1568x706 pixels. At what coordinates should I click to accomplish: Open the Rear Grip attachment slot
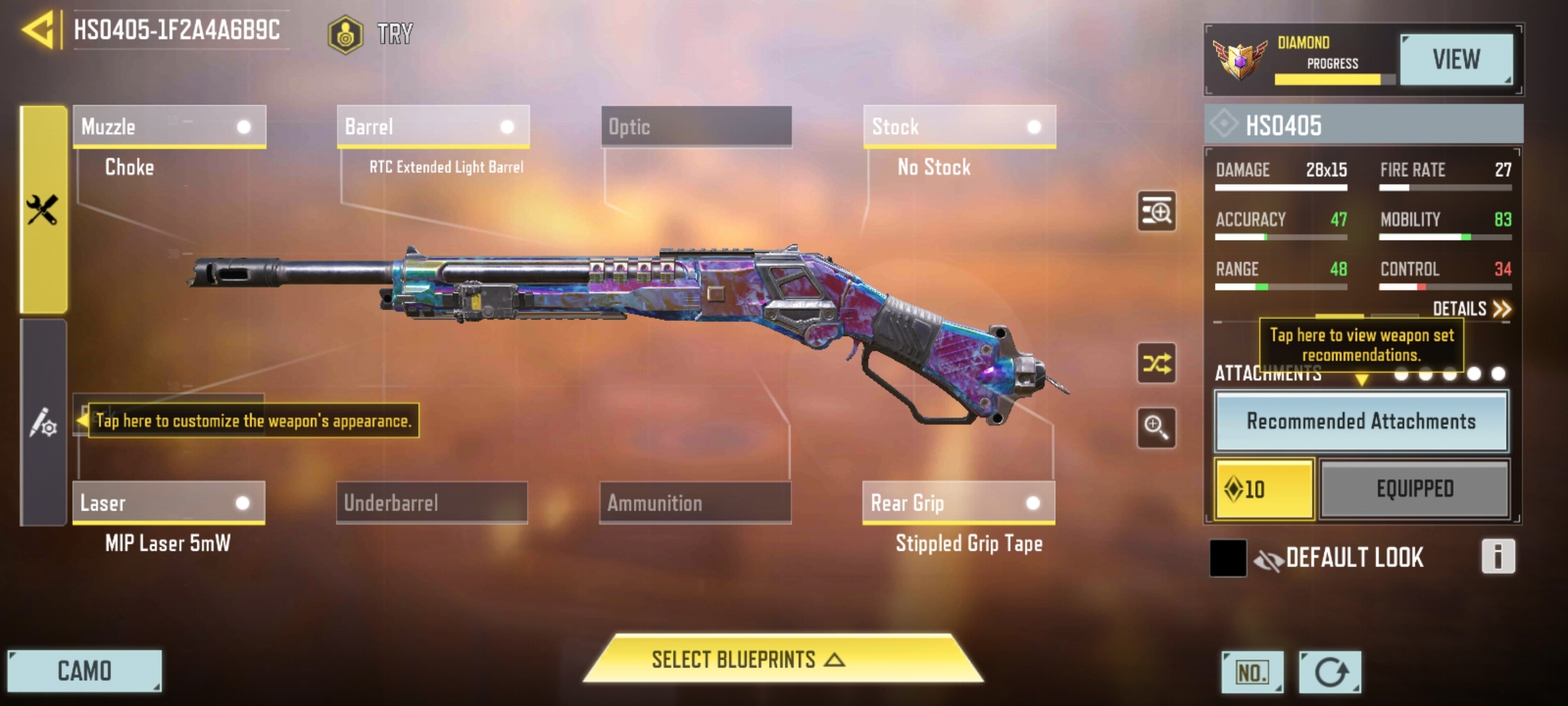[x=958, y=503]
